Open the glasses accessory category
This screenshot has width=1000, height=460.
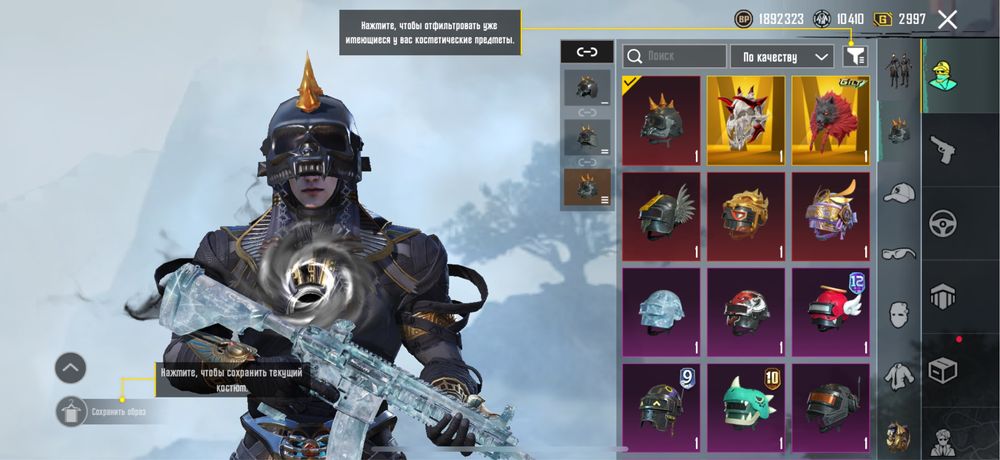(x=899, y=254)
